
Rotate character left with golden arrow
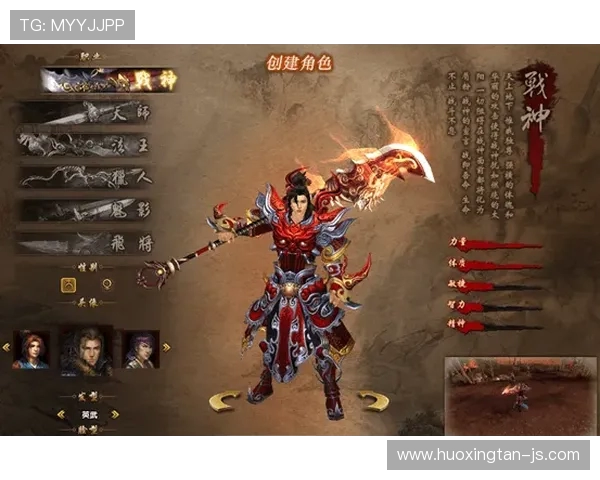pos(224,402)
